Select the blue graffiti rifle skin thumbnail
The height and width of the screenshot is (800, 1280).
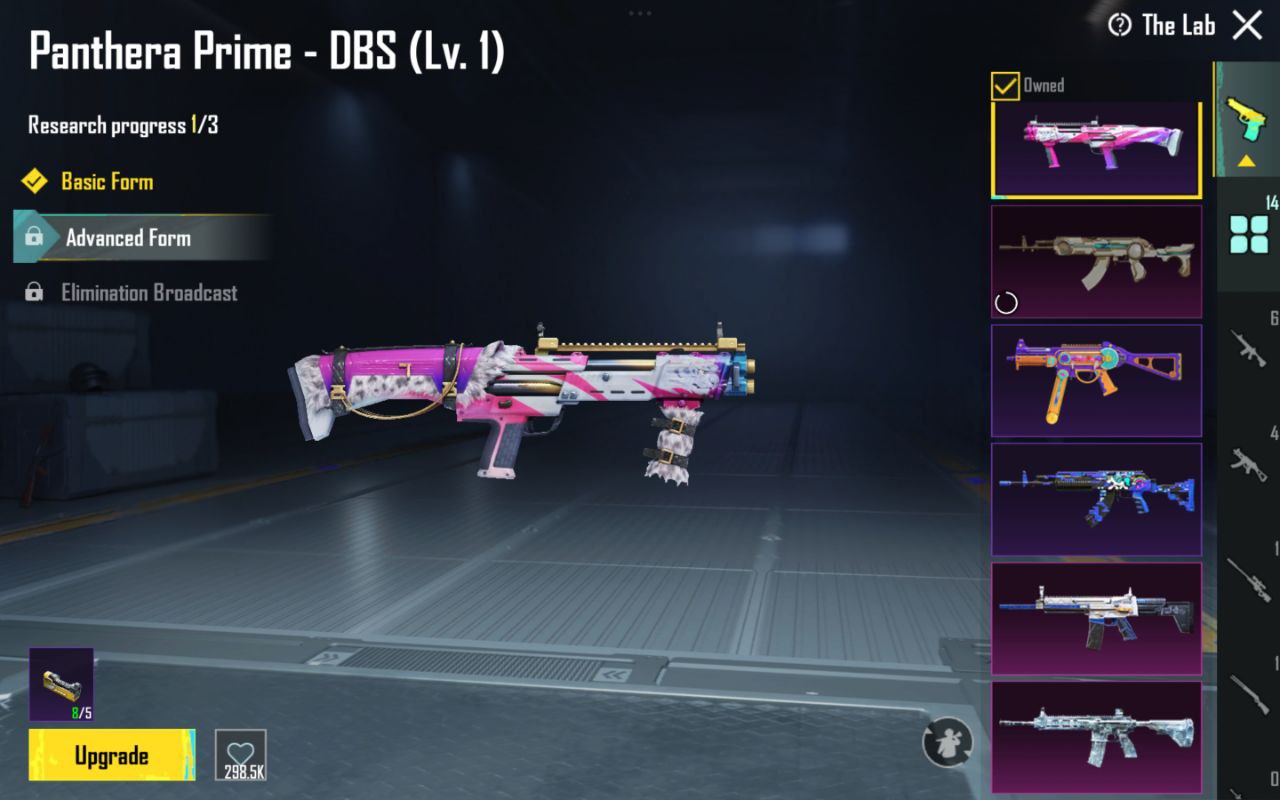pyautogui.click(x=1096, y=499)
